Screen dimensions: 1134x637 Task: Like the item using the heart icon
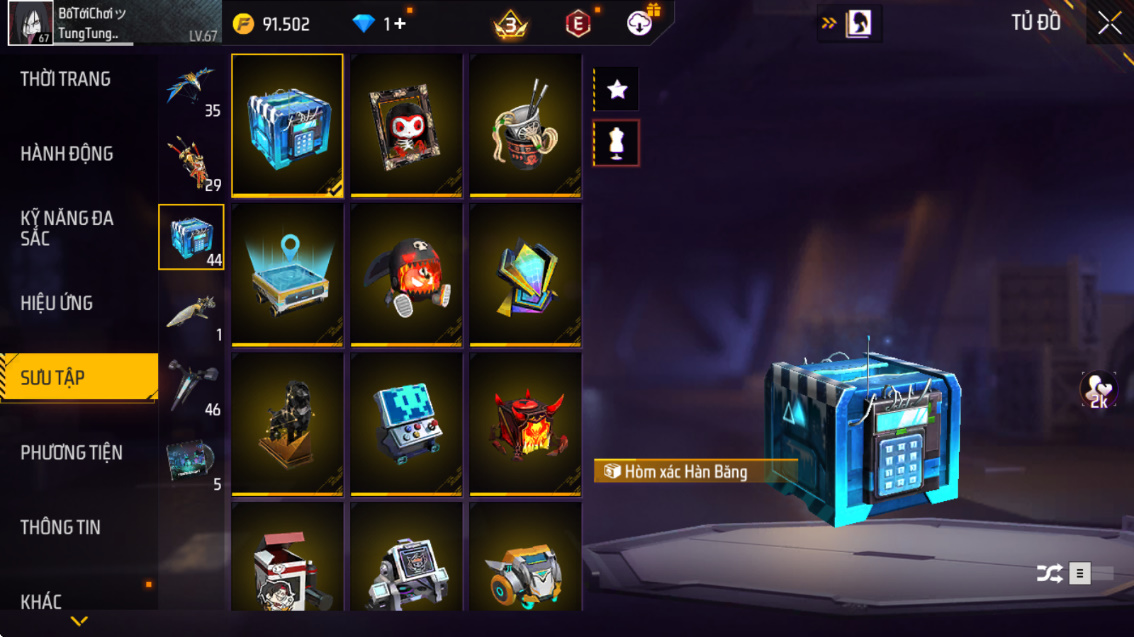1098,389
